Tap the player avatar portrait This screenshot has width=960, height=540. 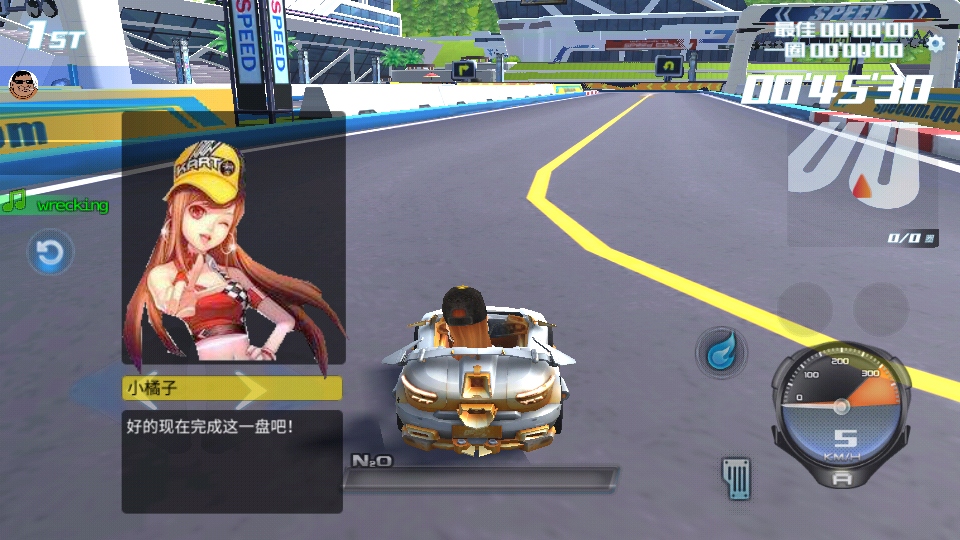click(x=23, y=84)
